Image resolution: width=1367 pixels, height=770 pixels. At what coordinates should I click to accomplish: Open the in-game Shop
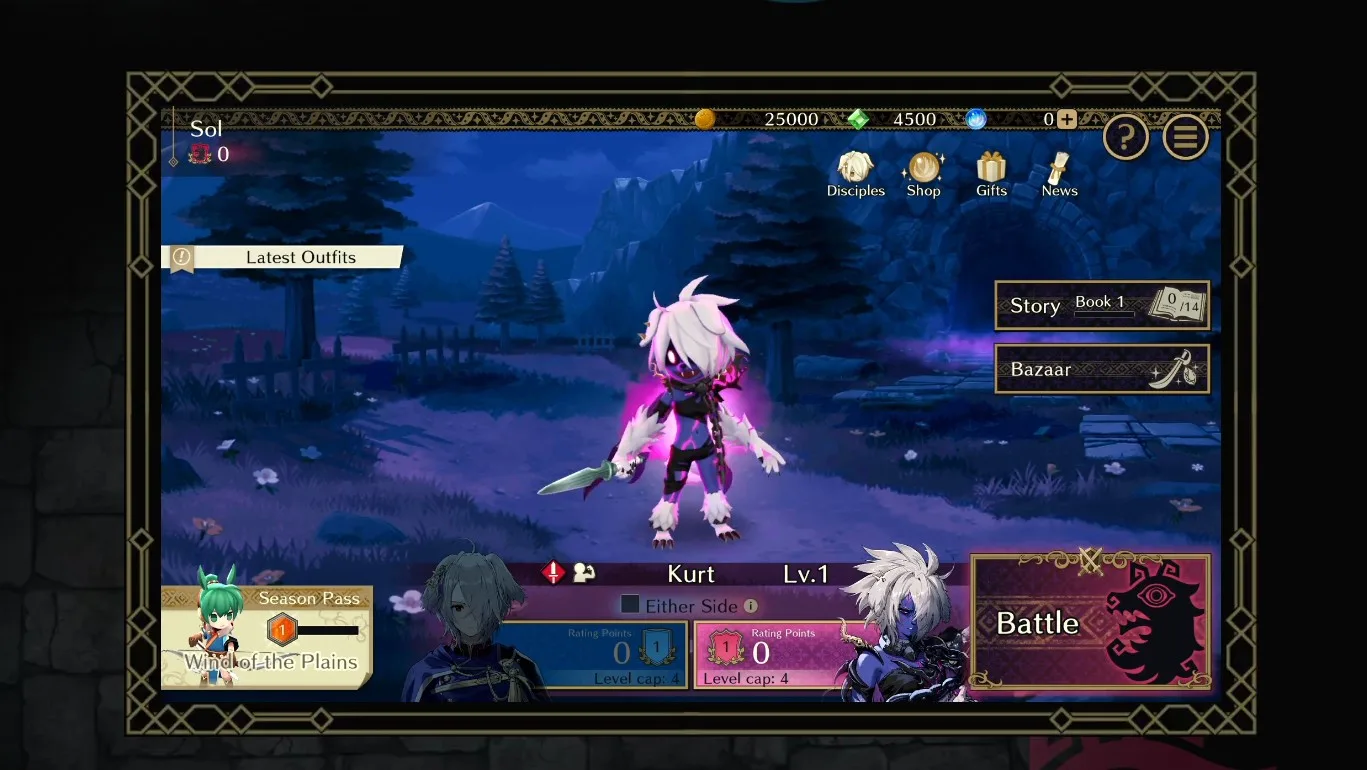[x=922, y=172]
